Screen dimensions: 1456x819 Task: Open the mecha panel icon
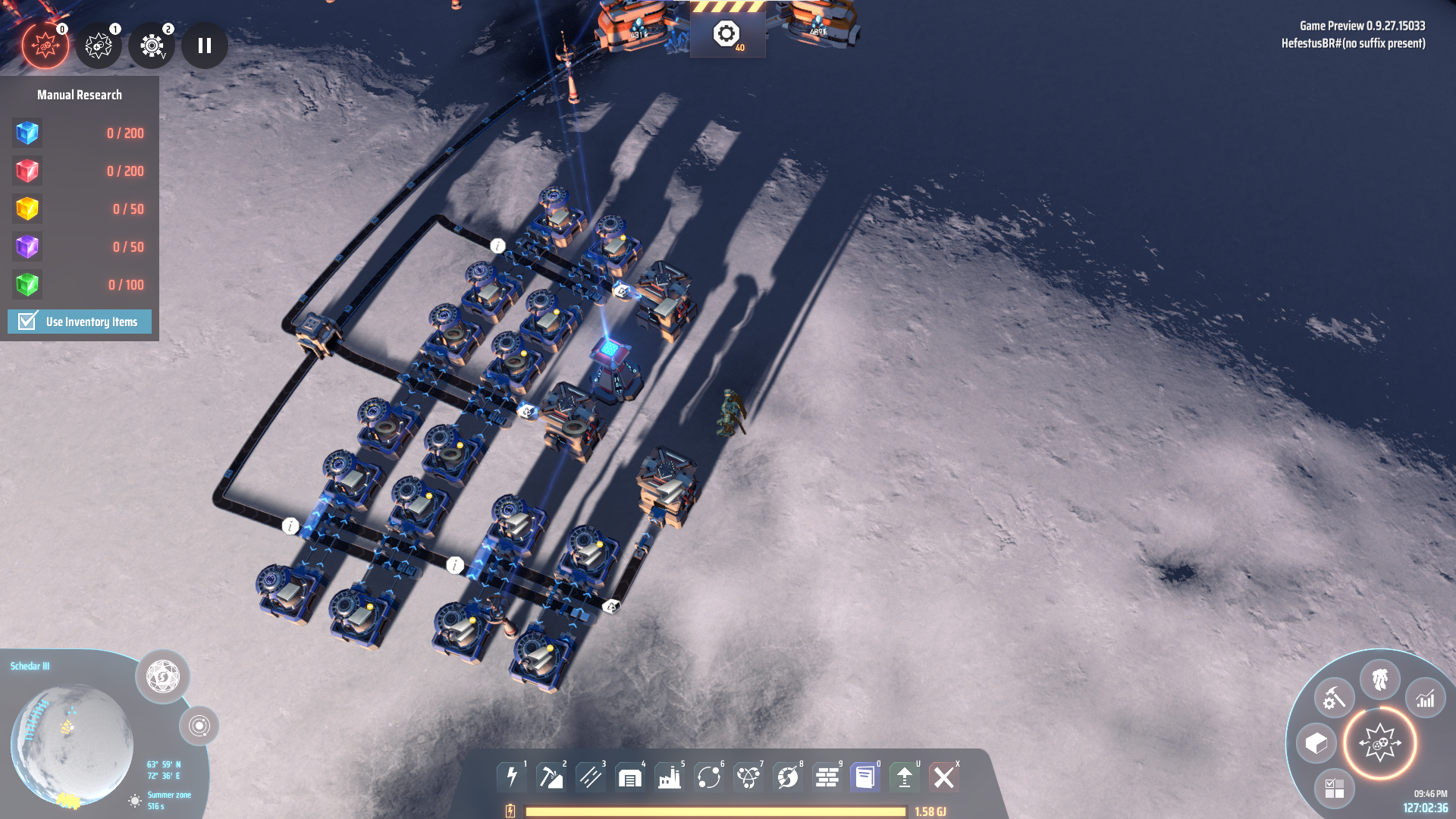click(x=1380, y=679)
